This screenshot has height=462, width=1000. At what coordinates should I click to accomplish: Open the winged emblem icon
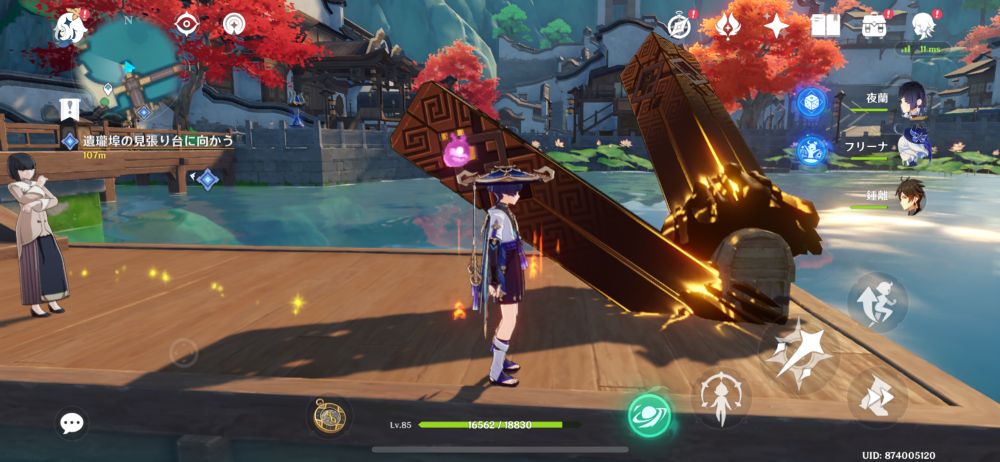point(728,25)
